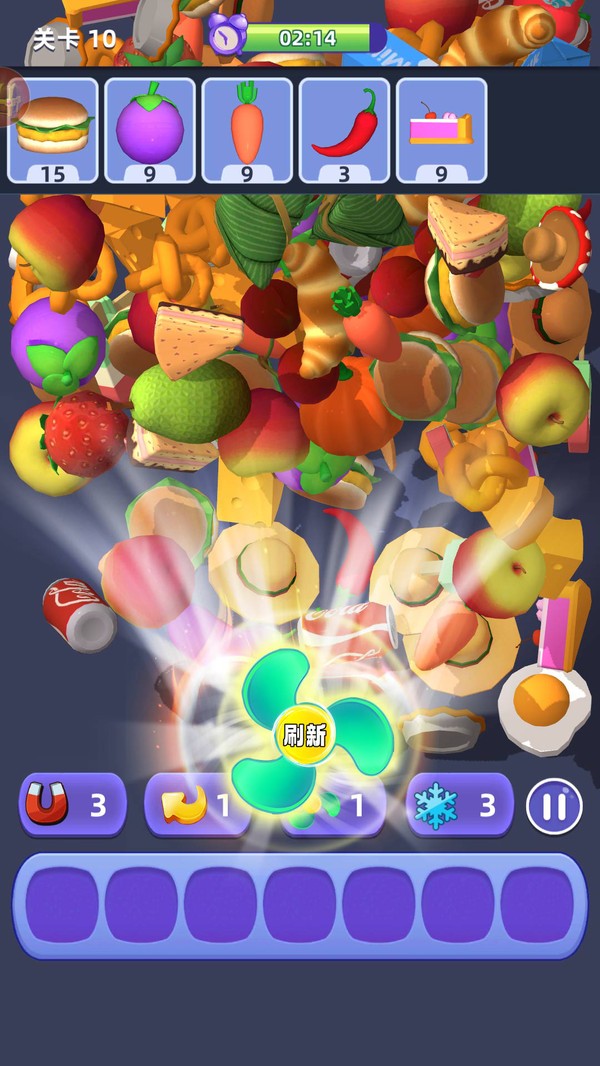Activate the magnet power-up

point(72,805)
